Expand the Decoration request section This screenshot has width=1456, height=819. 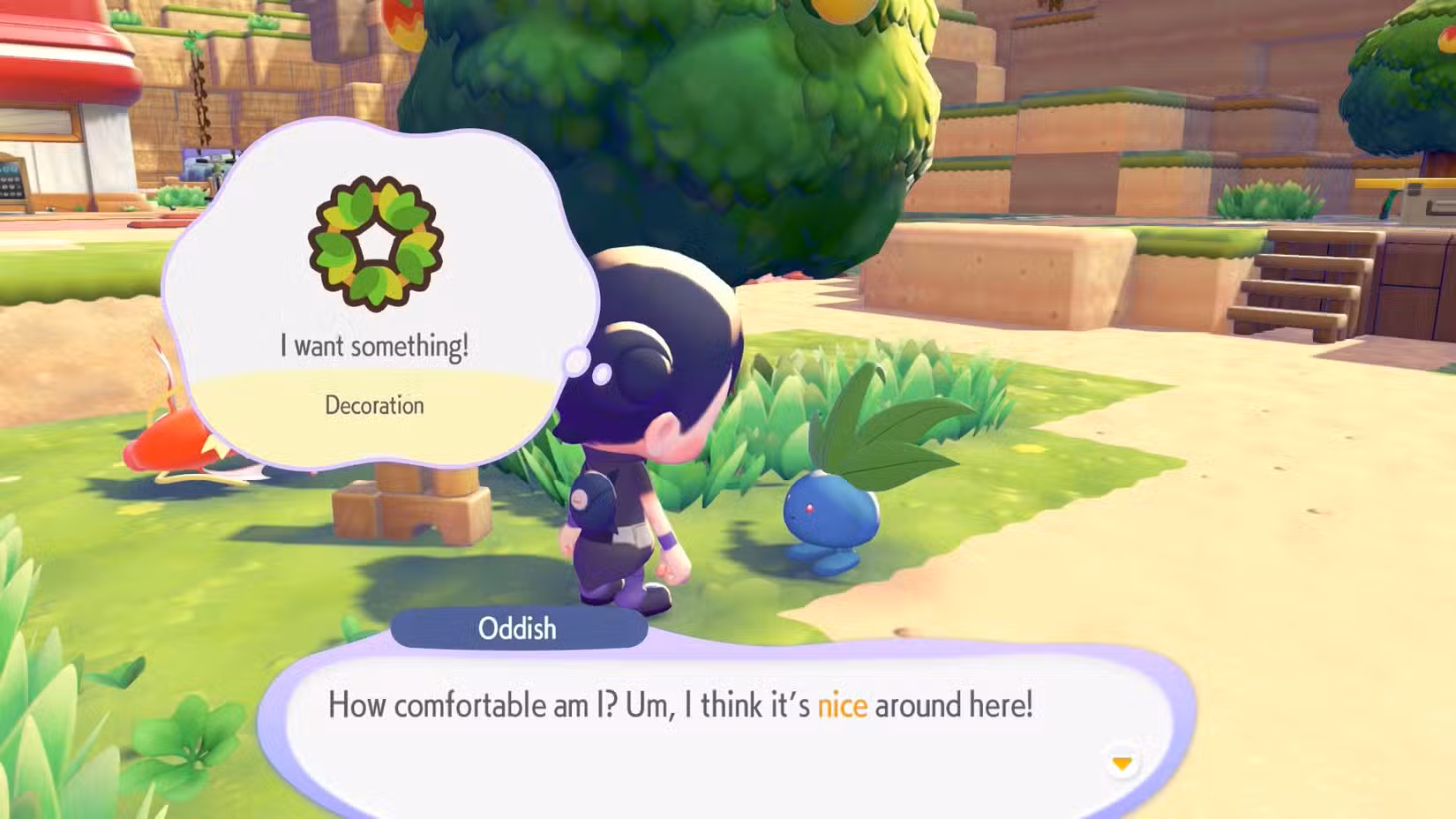pyautogui.click(x=373, y=405)
